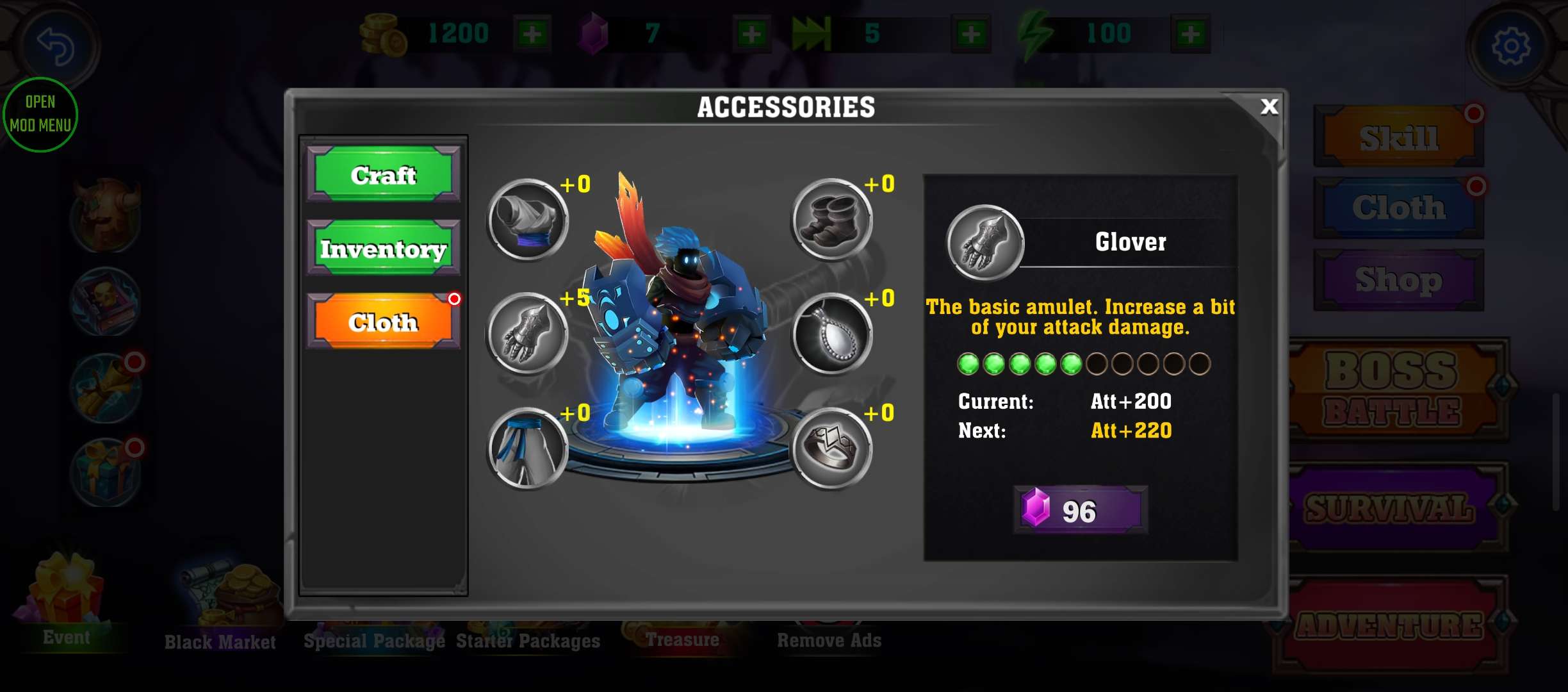1568x692 pixels.
Task: Pick the boots equipment slot
Action: [x=831, y=220]
